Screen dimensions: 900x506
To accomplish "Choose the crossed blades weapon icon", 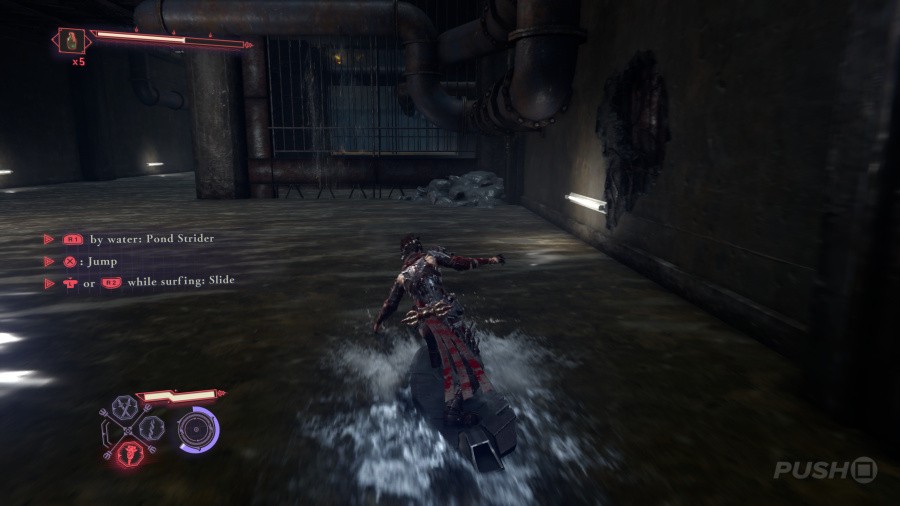I will [x=127, y=408].
